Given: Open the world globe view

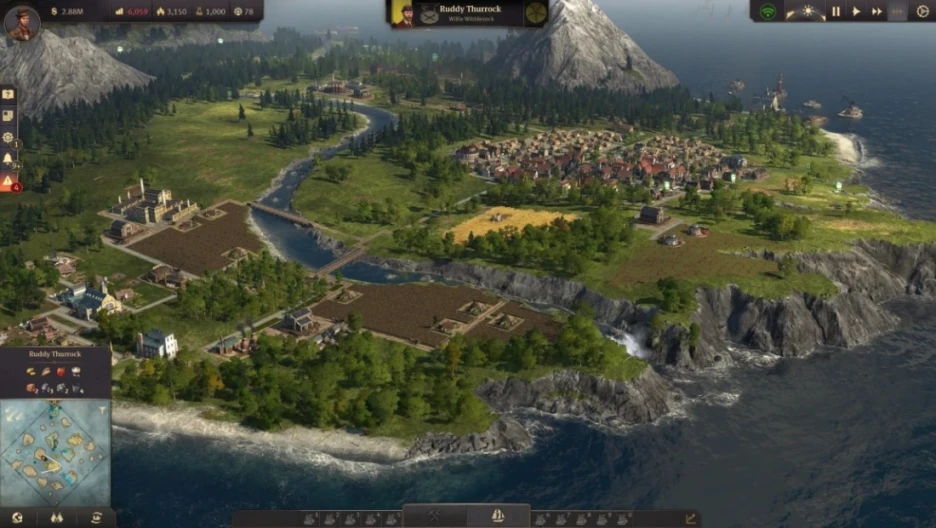Looking at the screenshot, I should pyautogui.click(x=17, y=518).
